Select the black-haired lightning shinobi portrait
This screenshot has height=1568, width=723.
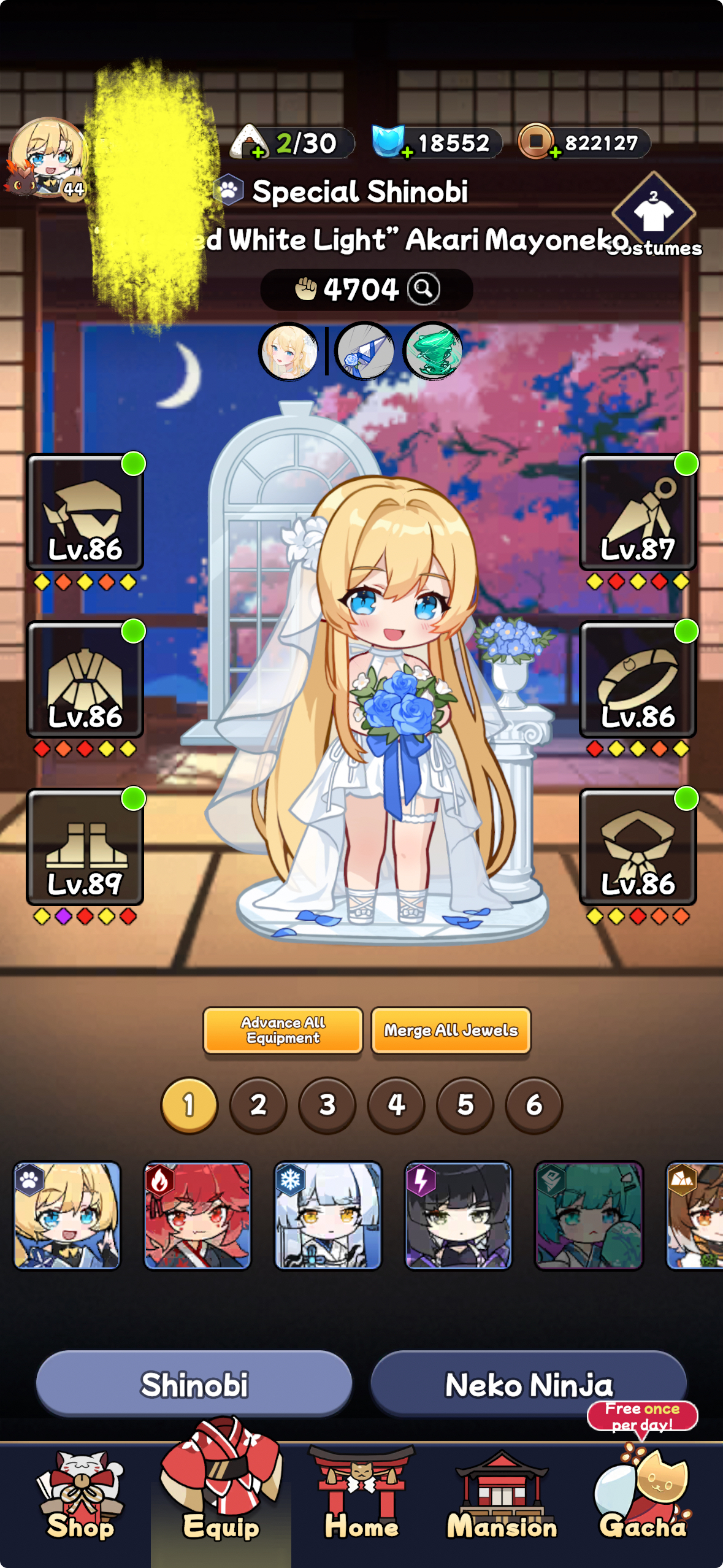click(x=458, y=1215)
